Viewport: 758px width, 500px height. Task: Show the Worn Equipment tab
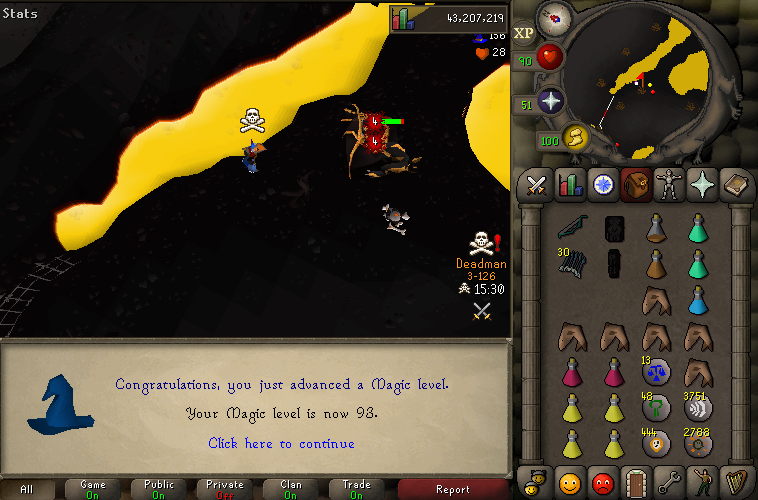[667, 184]
